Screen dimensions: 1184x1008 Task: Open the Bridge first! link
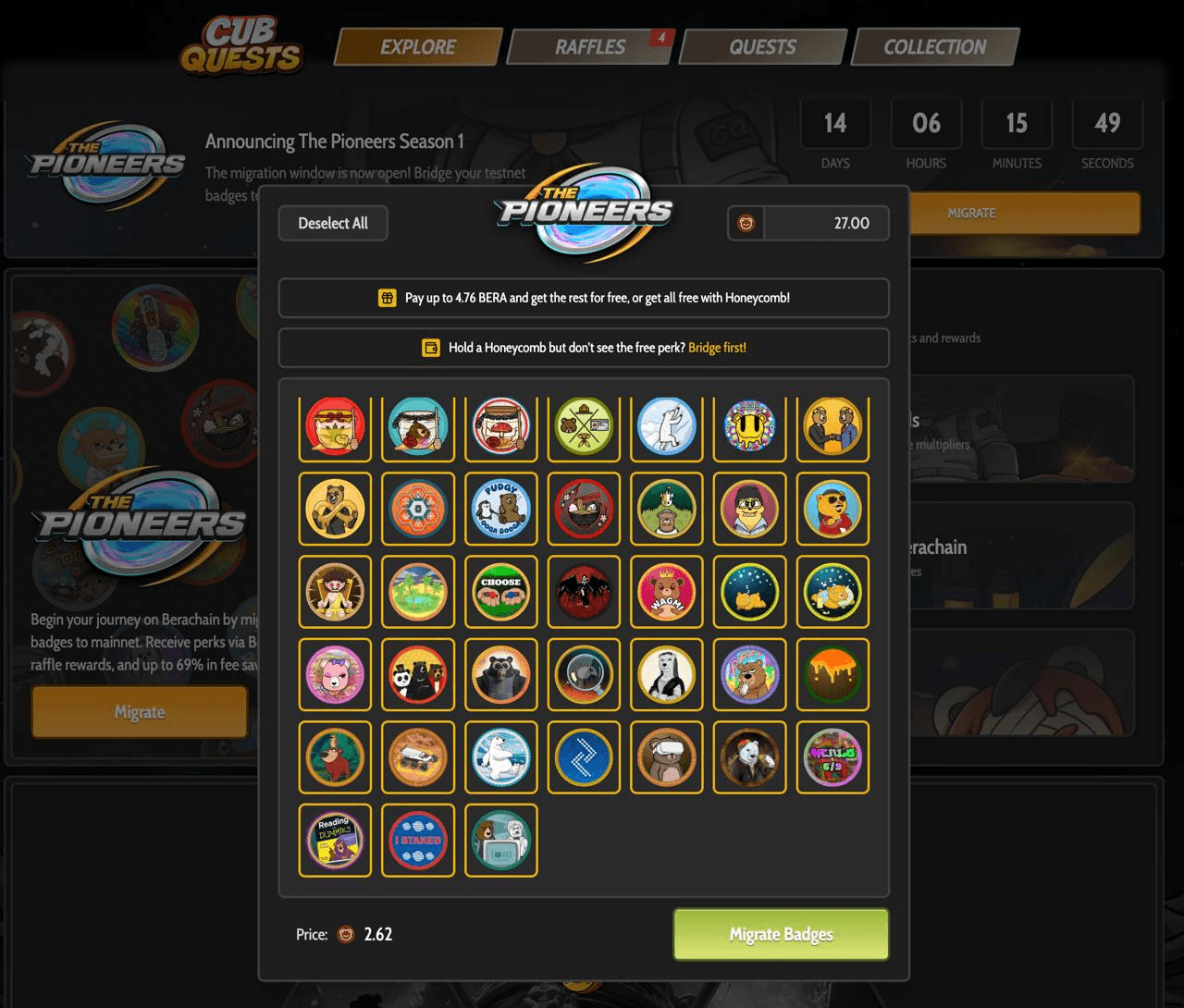point(720,348)
